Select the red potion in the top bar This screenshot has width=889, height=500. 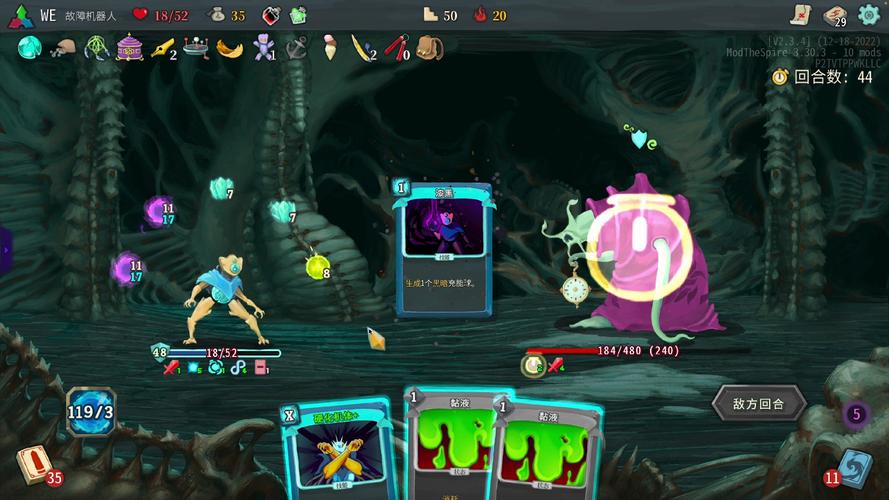click(271, 15)
